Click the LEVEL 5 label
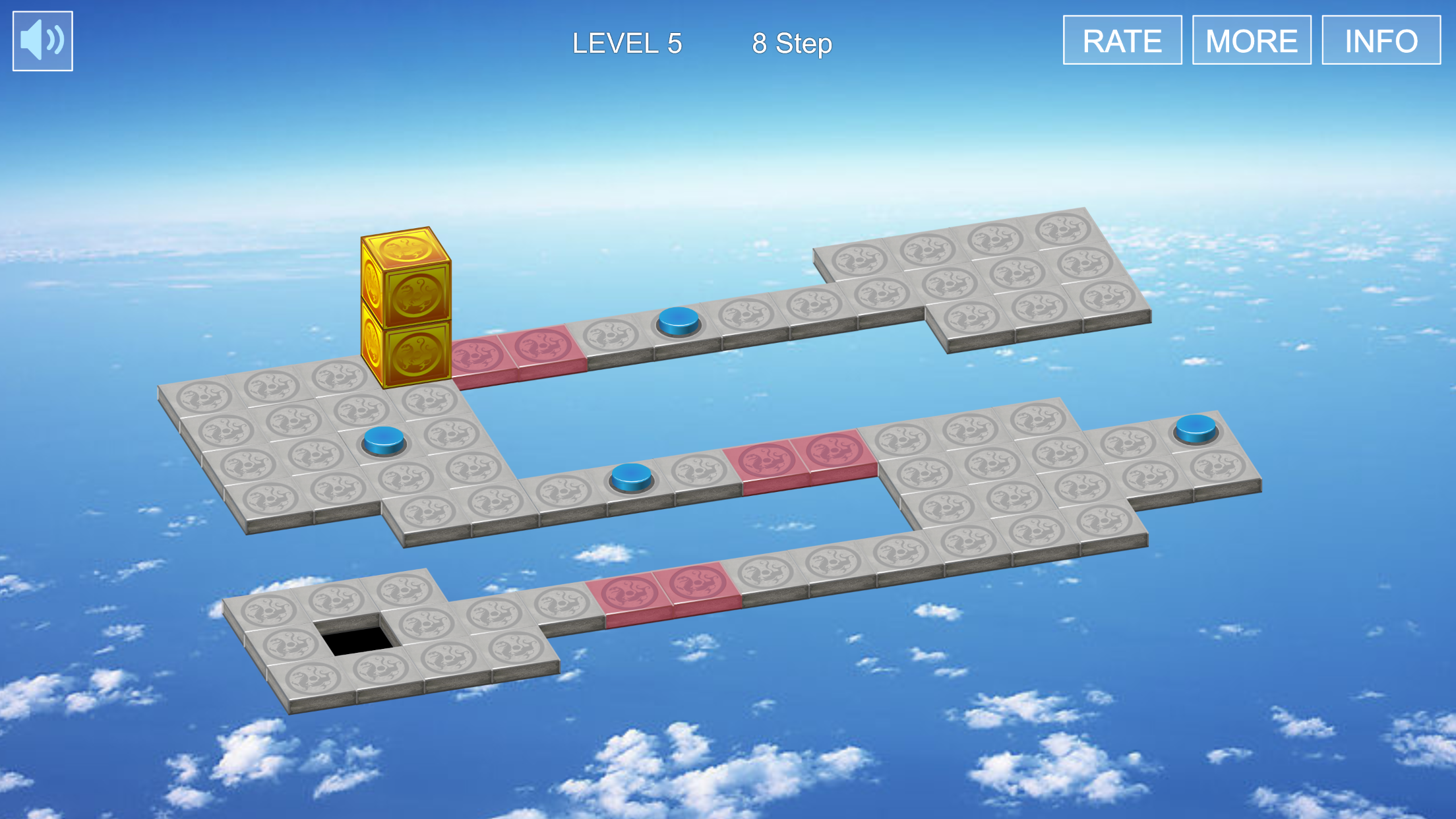This screenshot has height=819, width=1456. pos(626,43)
